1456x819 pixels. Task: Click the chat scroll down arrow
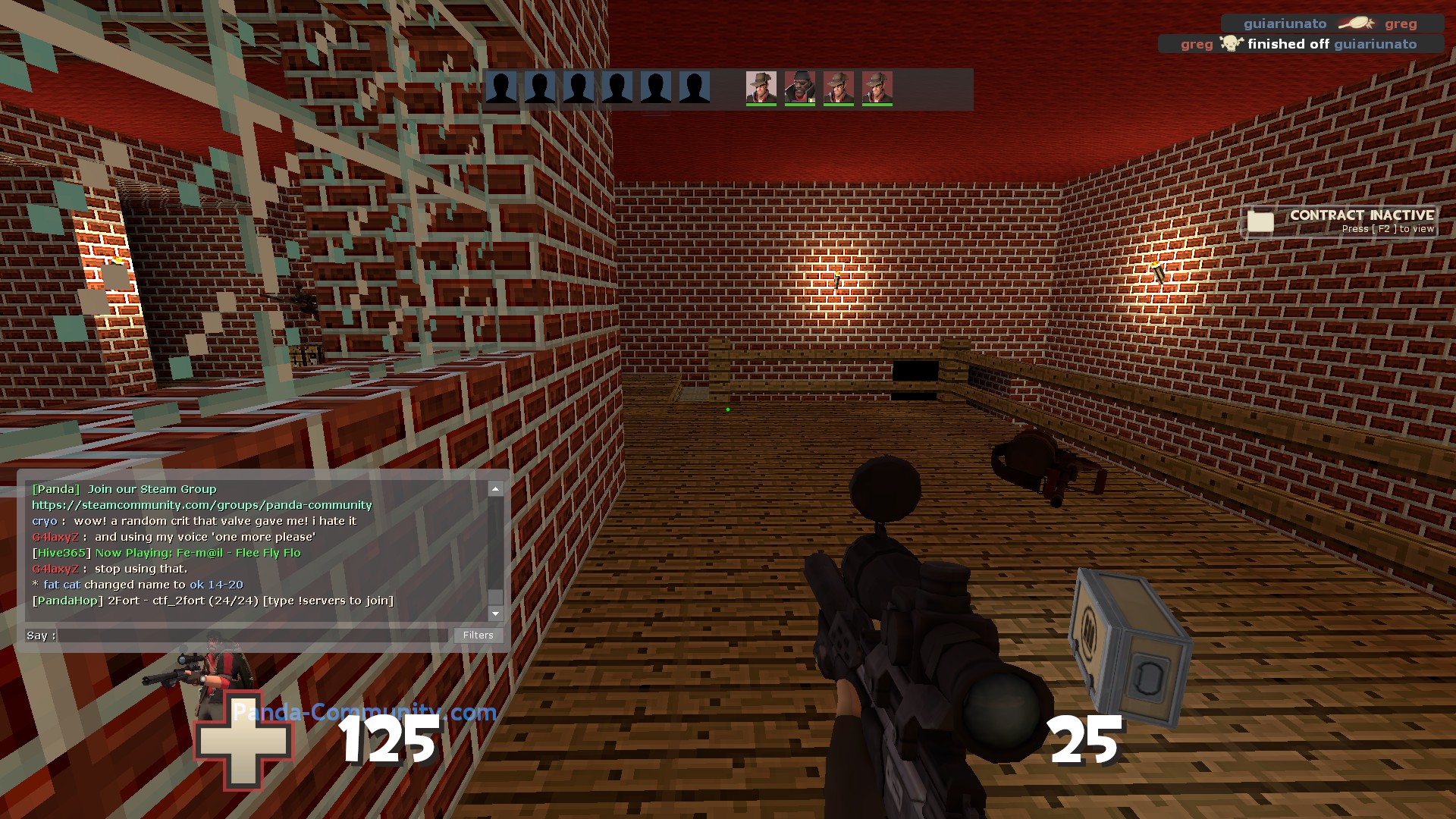[495, 613]
